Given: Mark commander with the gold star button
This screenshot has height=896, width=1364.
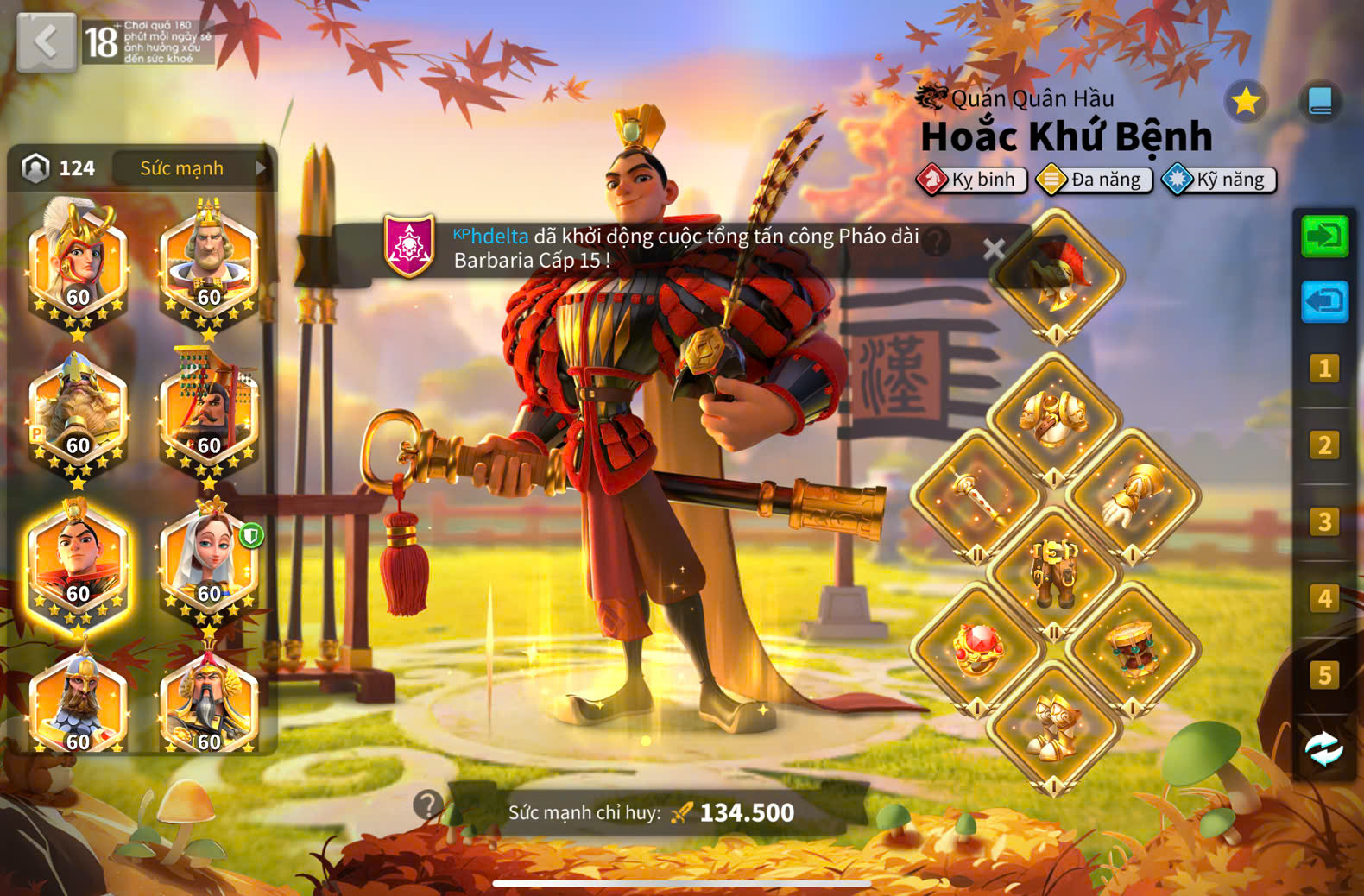Looking at the screenshot, I should [x=1245, y=102].
